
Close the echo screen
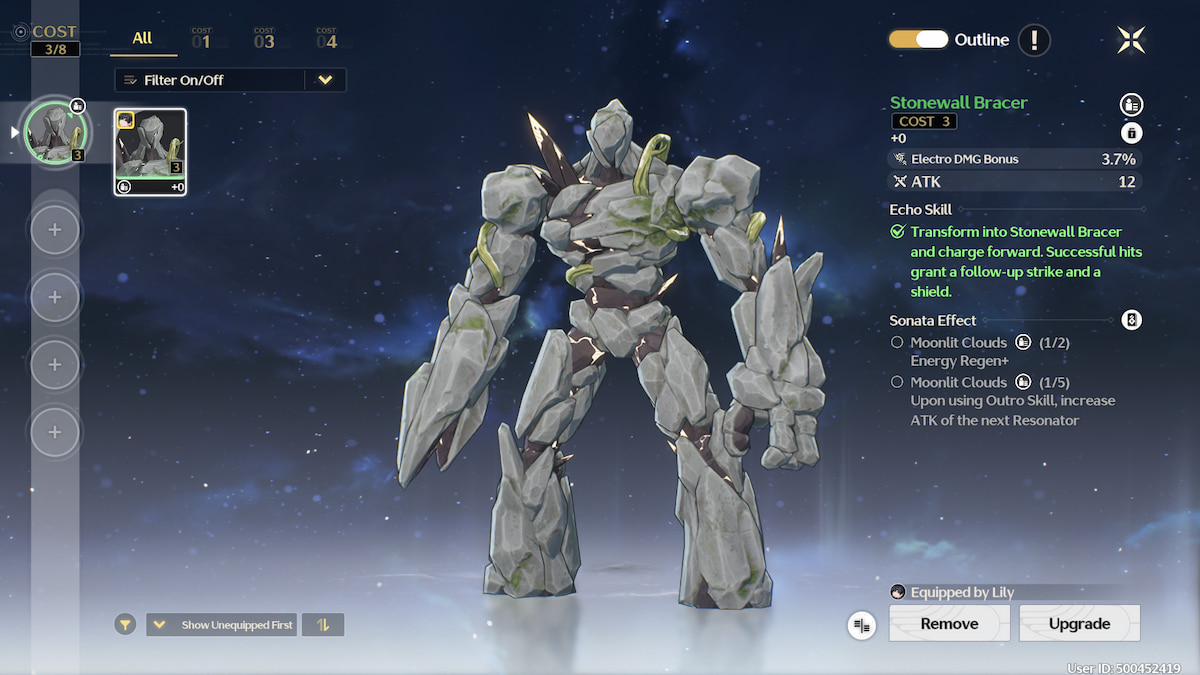coord(1131,40)
